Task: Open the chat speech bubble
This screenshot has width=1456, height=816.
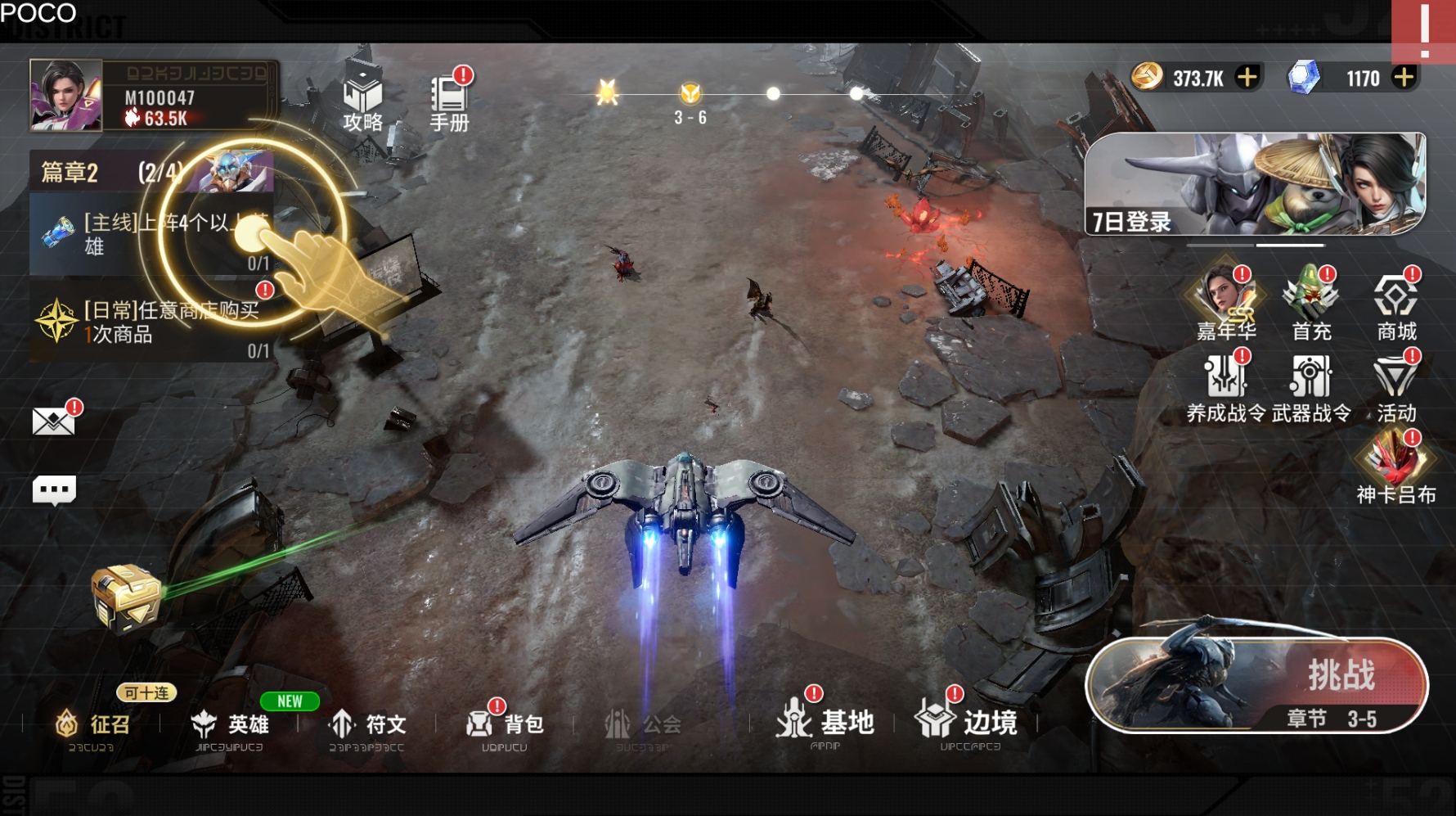Action: coord(54,490)
